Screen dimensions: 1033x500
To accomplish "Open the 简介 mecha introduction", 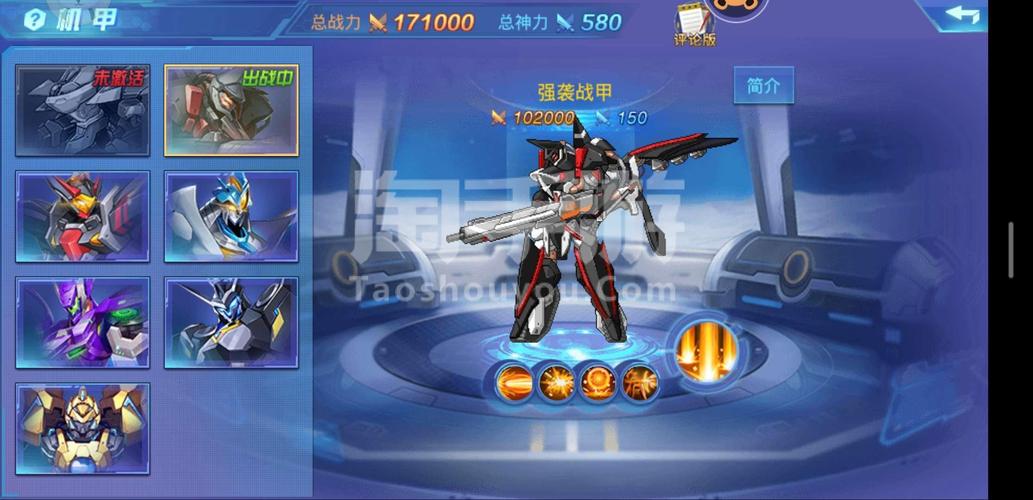I will point(763,86).
